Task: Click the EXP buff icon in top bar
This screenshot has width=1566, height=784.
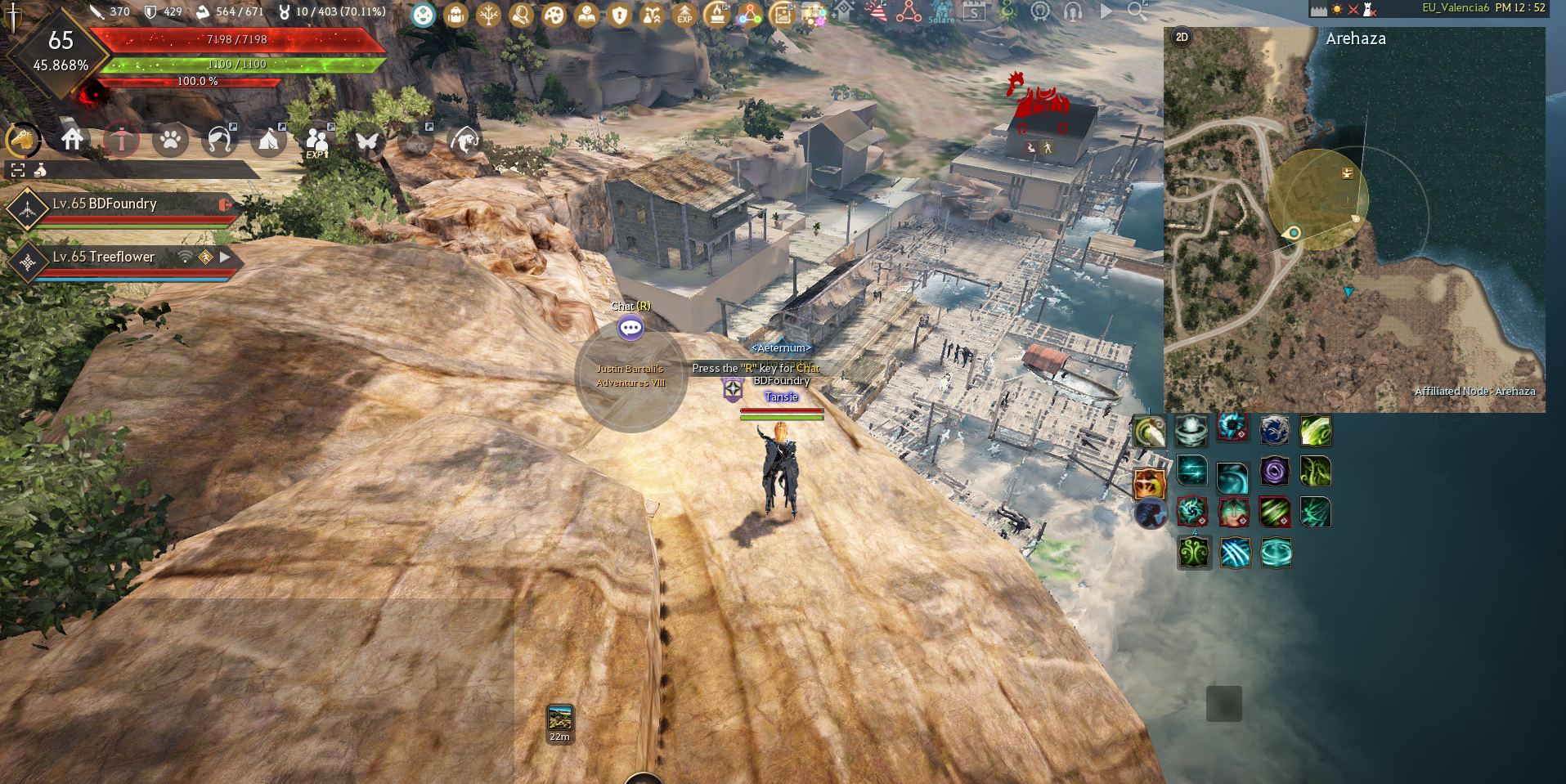Action: [684, 15]
